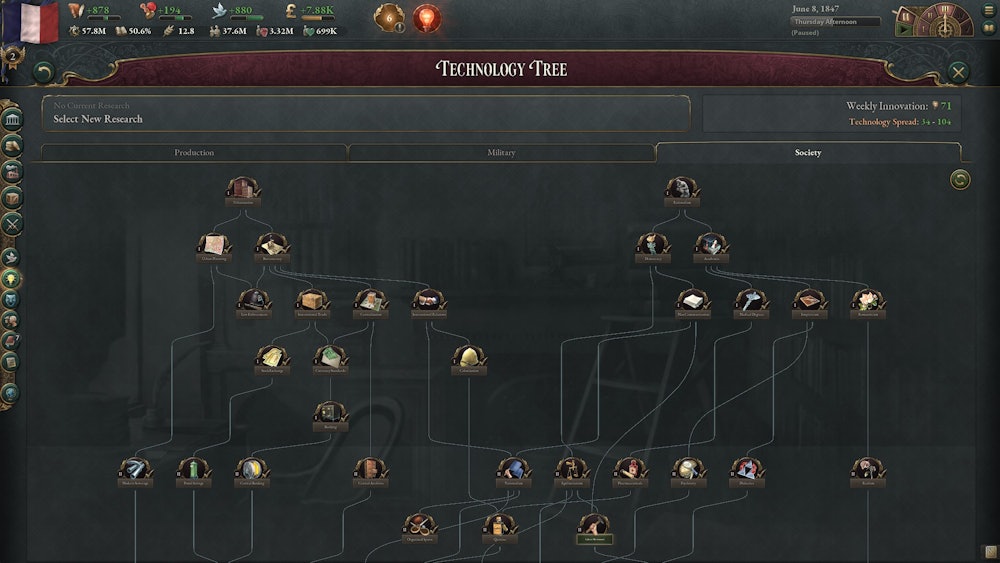Choose the Romanticism flower technology
The width and height of the screenshot is (1000, 563).
pyautogui.click(x=867, y=301)
